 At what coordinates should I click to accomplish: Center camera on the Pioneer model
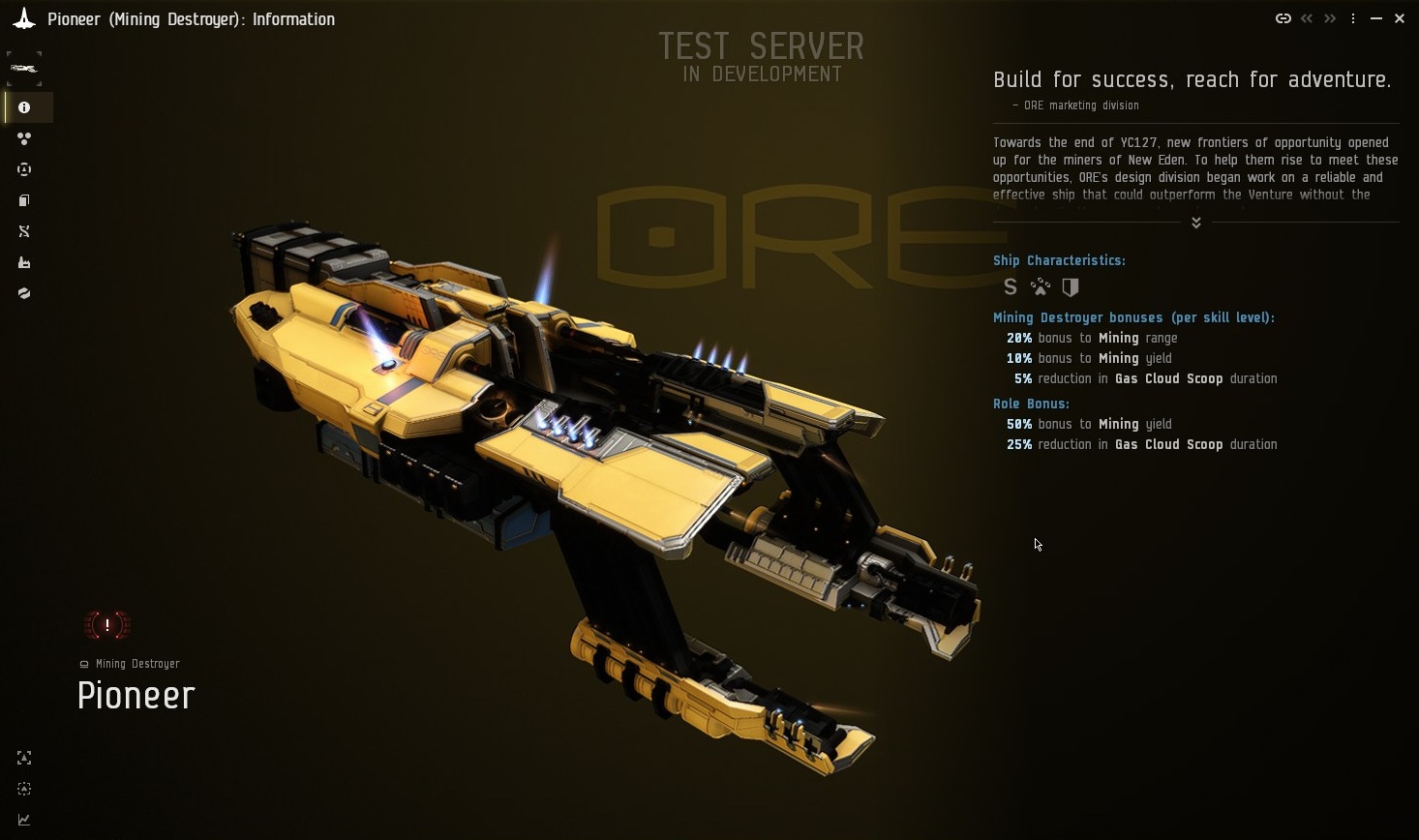point(23,789)
